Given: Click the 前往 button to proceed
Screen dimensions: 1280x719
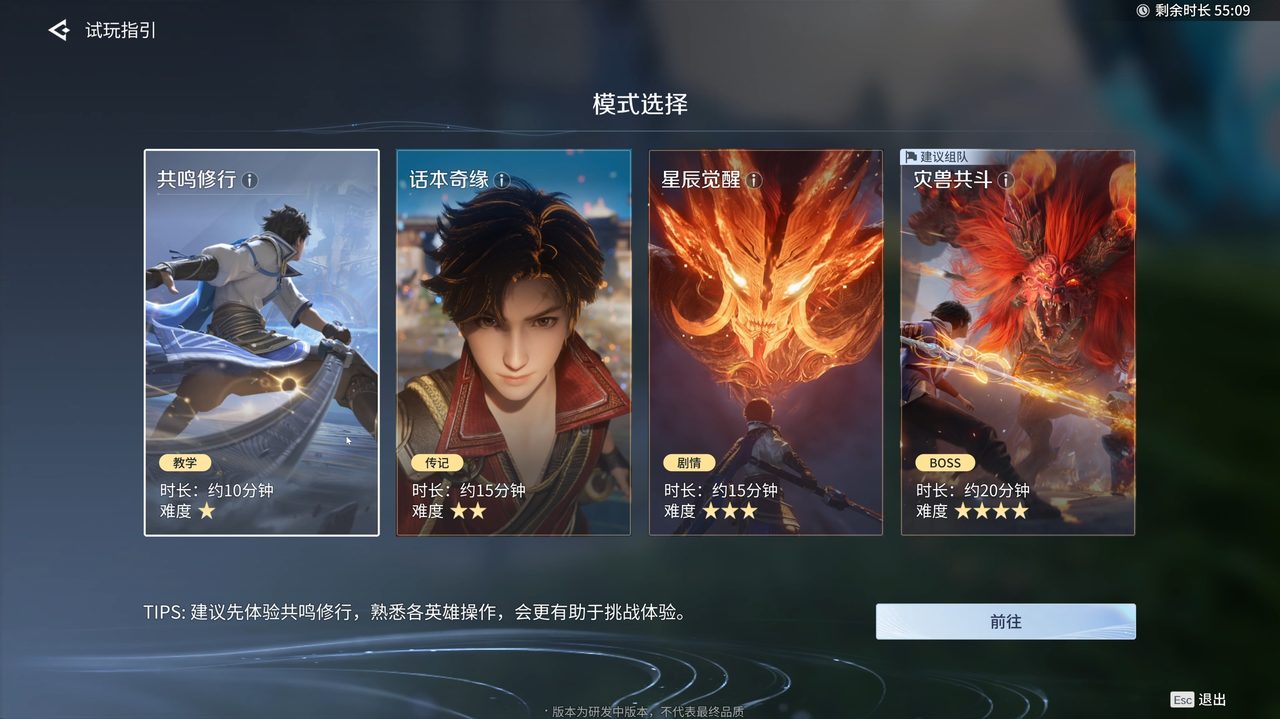Looking at the screenshot, I should tap(1005, 621).
